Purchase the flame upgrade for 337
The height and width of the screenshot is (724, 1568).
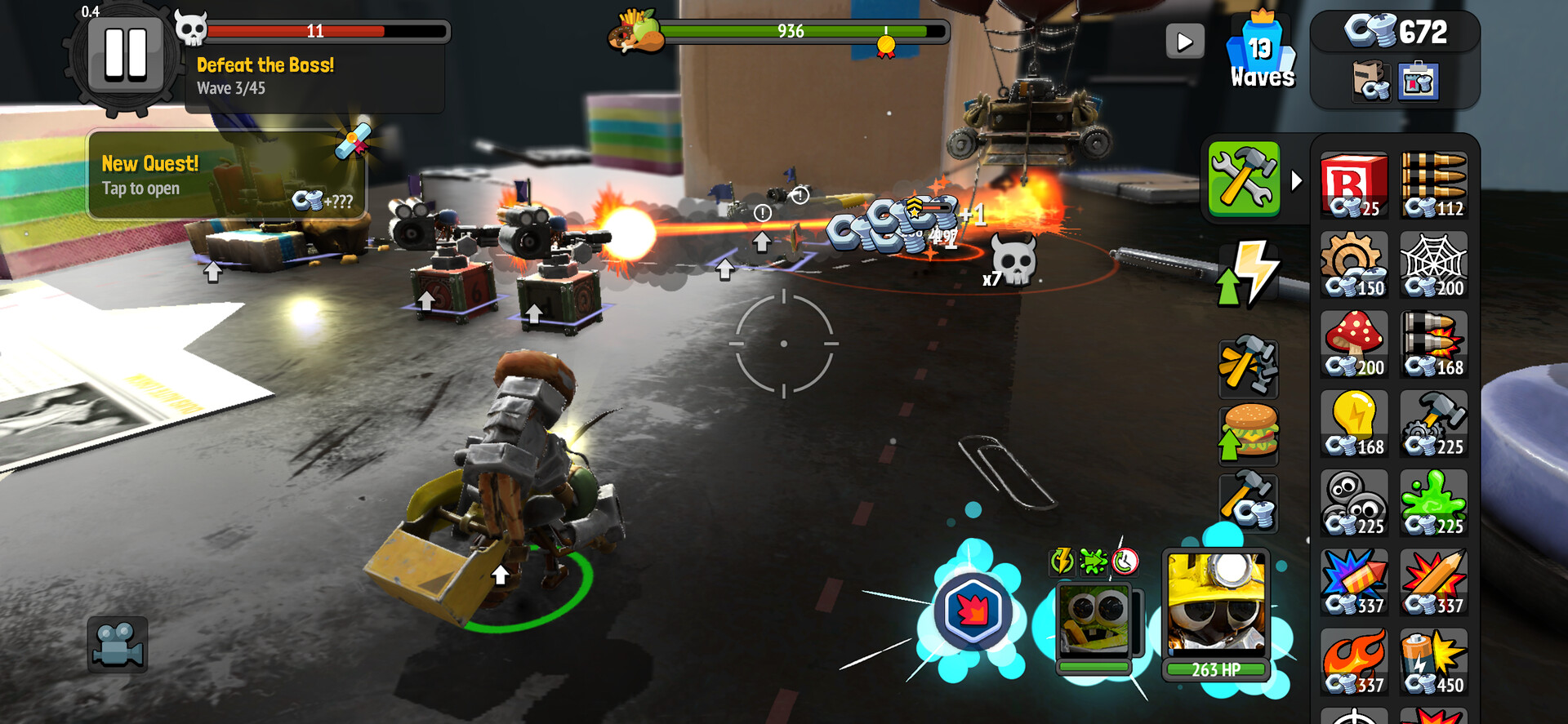coord(1355,663)
